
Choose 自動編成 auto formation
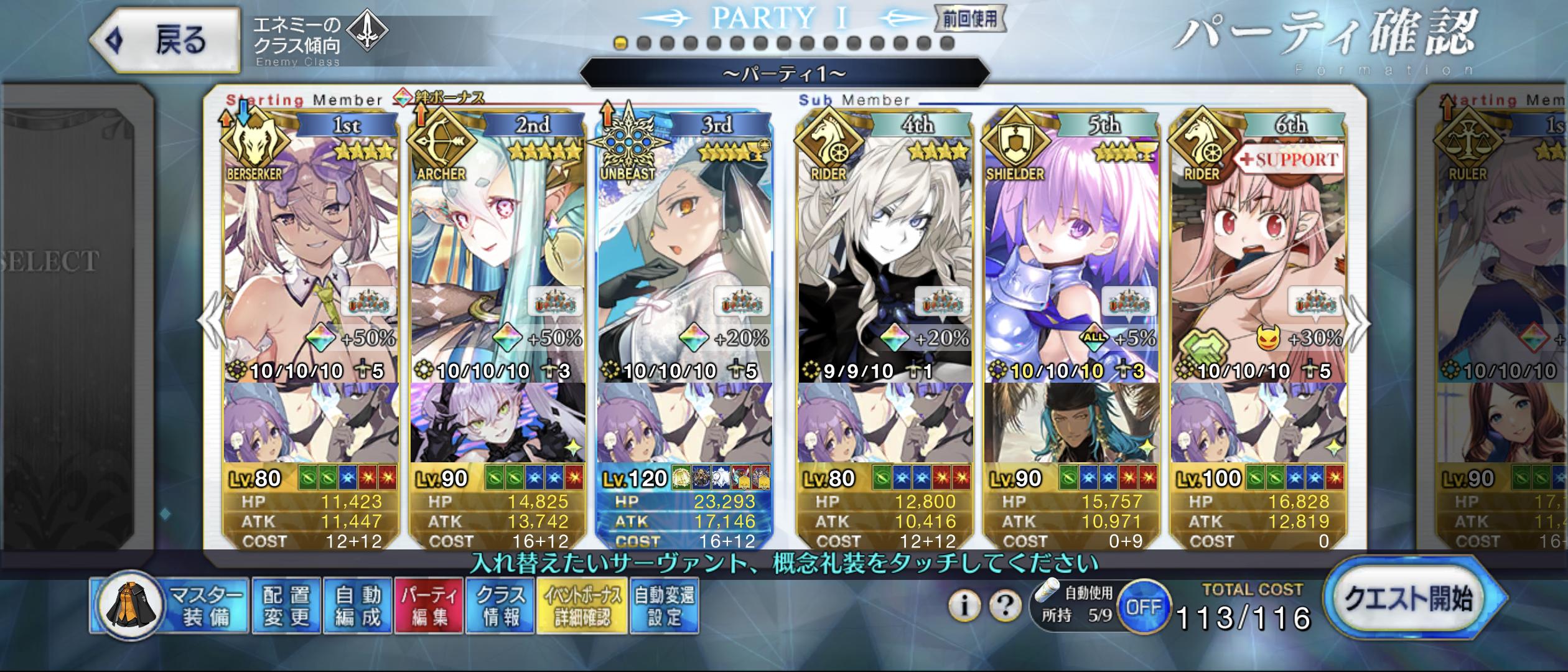[358, 605]
